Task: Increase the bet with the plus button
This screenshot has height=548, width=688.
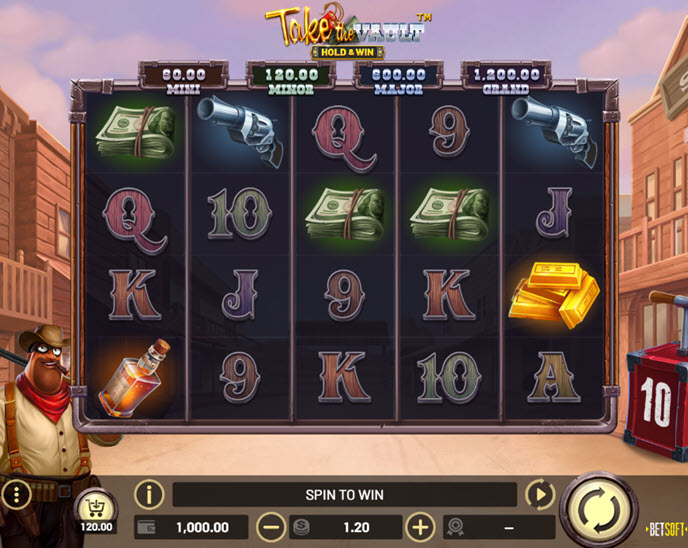Action: [x=421, y=527]
